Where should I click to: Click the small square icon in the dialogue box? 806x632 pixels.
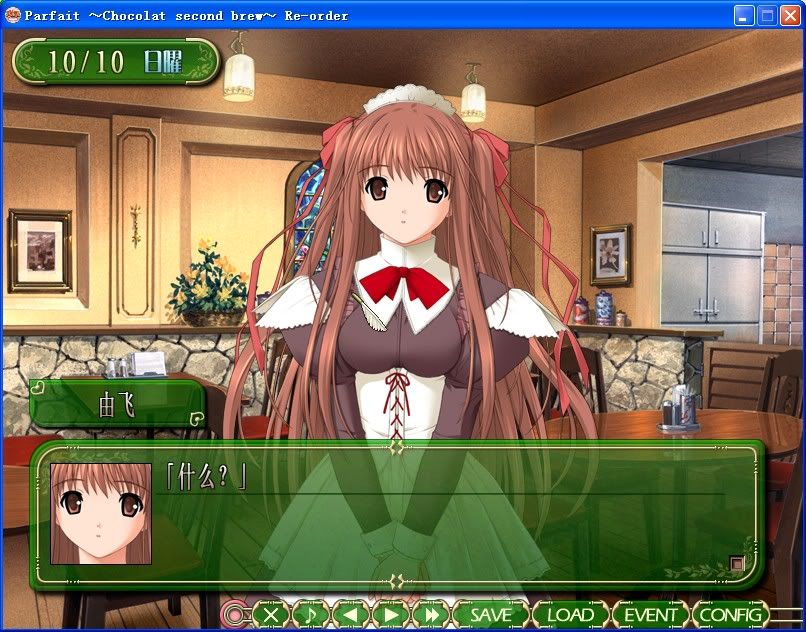737,564
